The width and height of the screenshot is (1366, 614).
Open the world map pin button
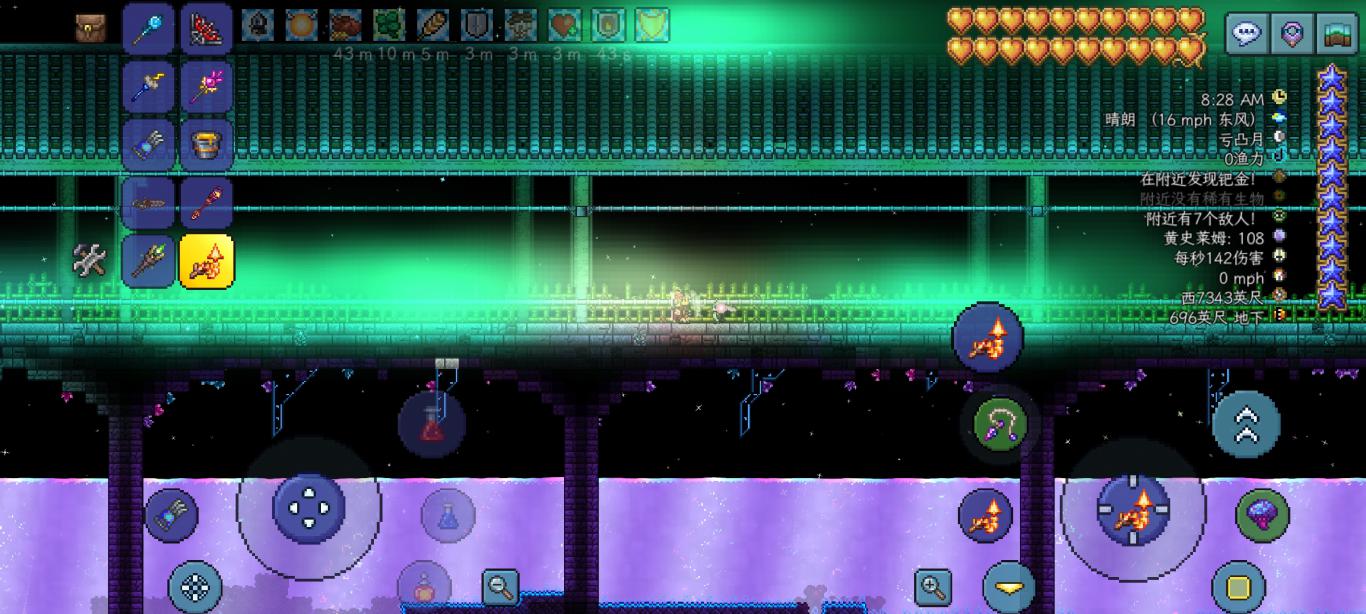point(1292,34)
